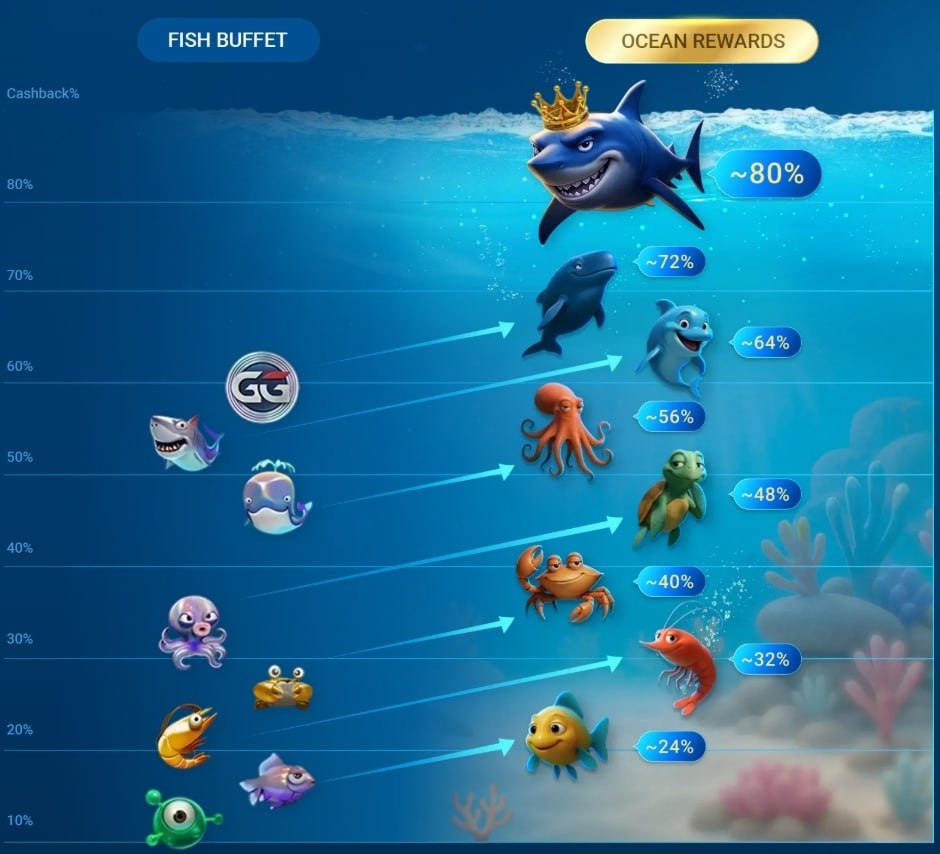Select the Ocean Rewards tab
The image size is (940, 854).
pos(702,41)
